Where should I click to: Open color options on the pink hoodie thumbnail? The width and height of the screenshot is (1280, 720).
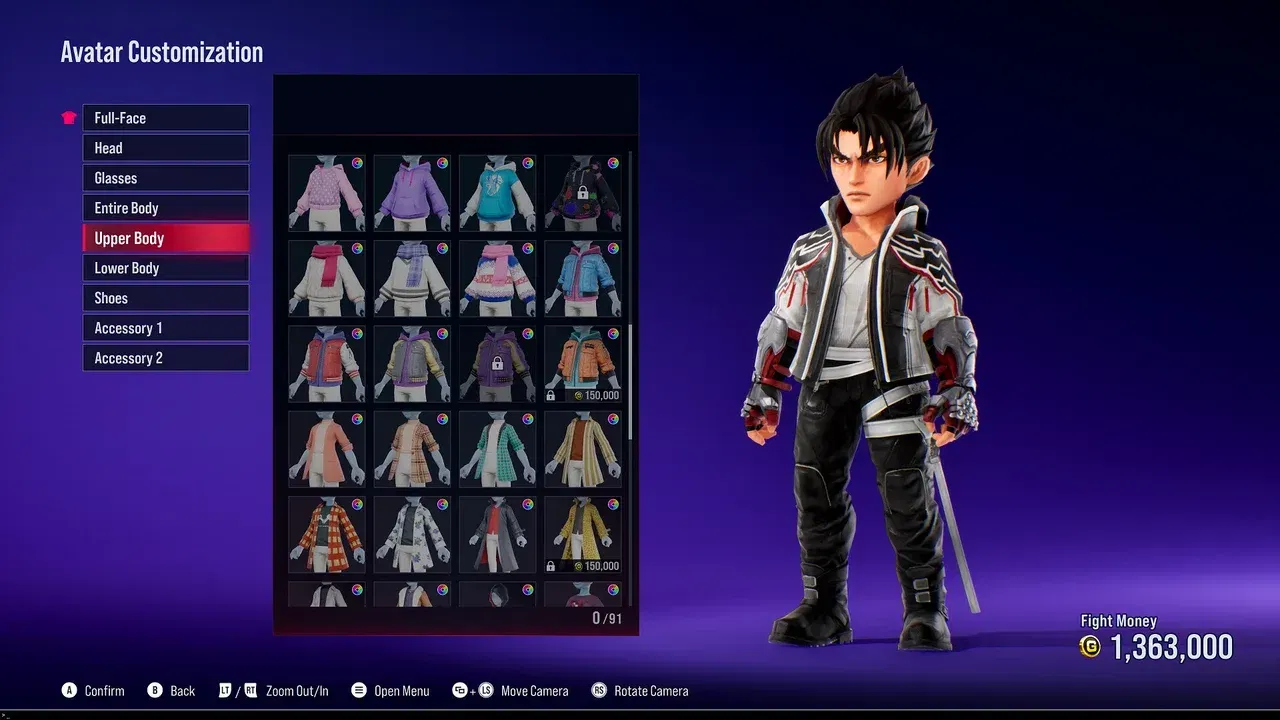[x=356, y=165]
